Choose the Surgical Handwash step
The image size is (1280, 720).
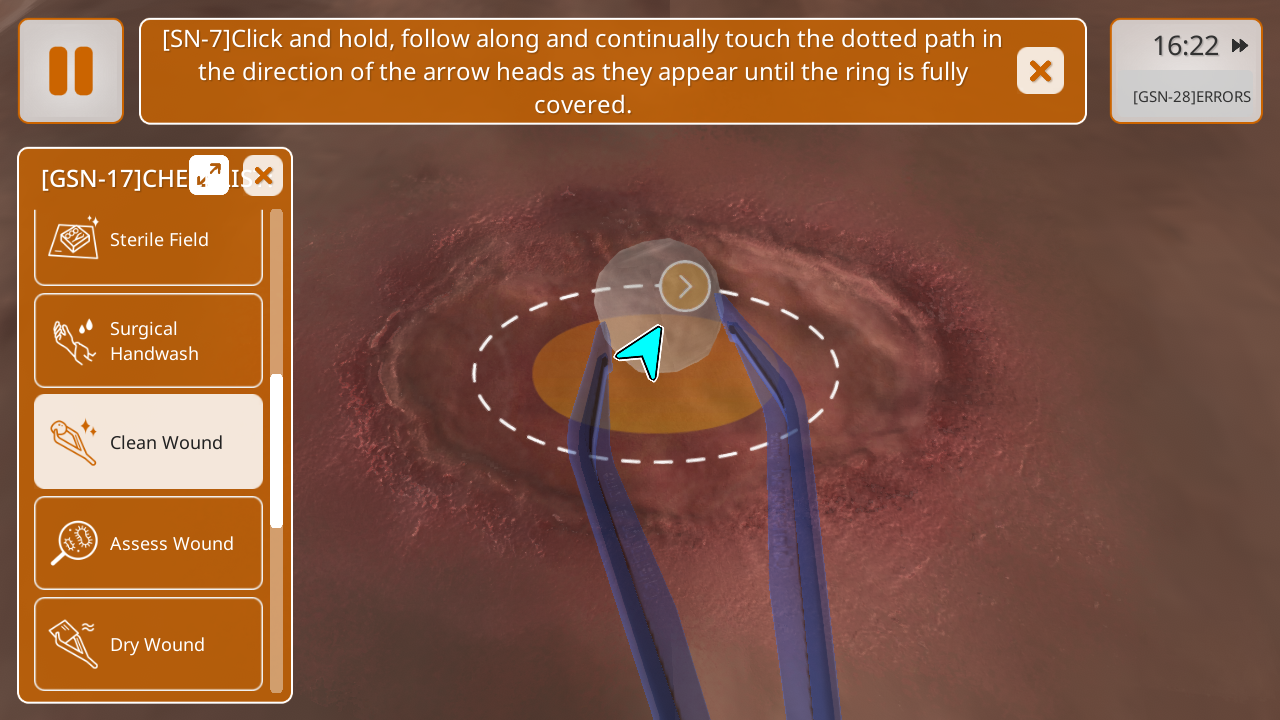pyautogui.click(x=148, y=341)
